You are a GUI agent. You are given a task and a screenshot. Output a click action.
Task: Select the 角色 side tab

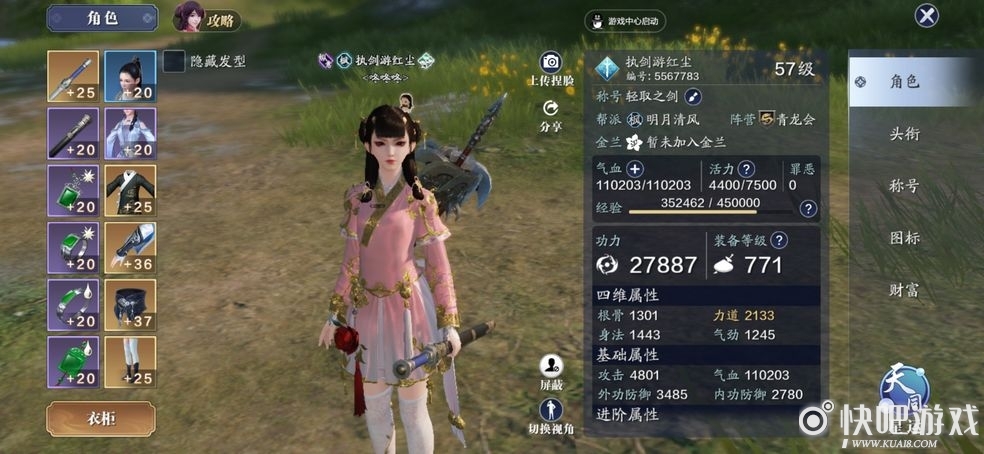coord(904,82)
